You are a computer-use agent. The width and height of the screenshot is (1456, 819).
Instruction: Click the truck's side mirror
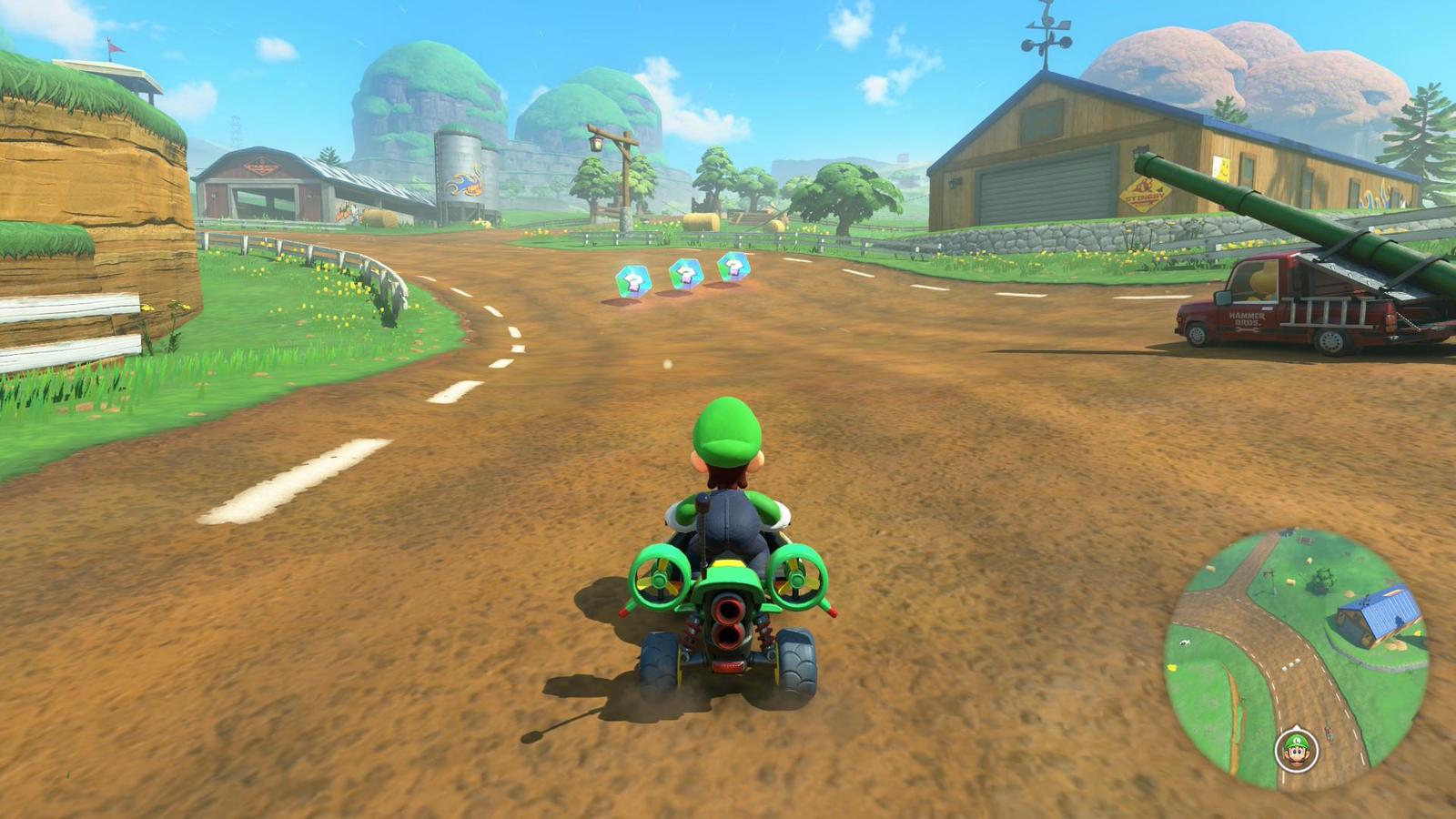coord(1221,298)
